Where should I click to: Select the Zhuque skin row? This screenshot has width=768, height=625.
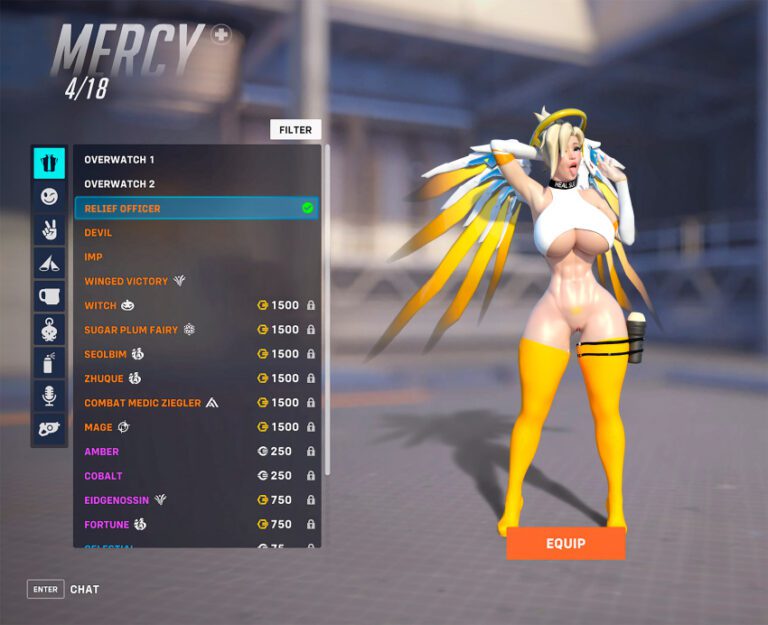pyautogui.click(x=197, y=379)
